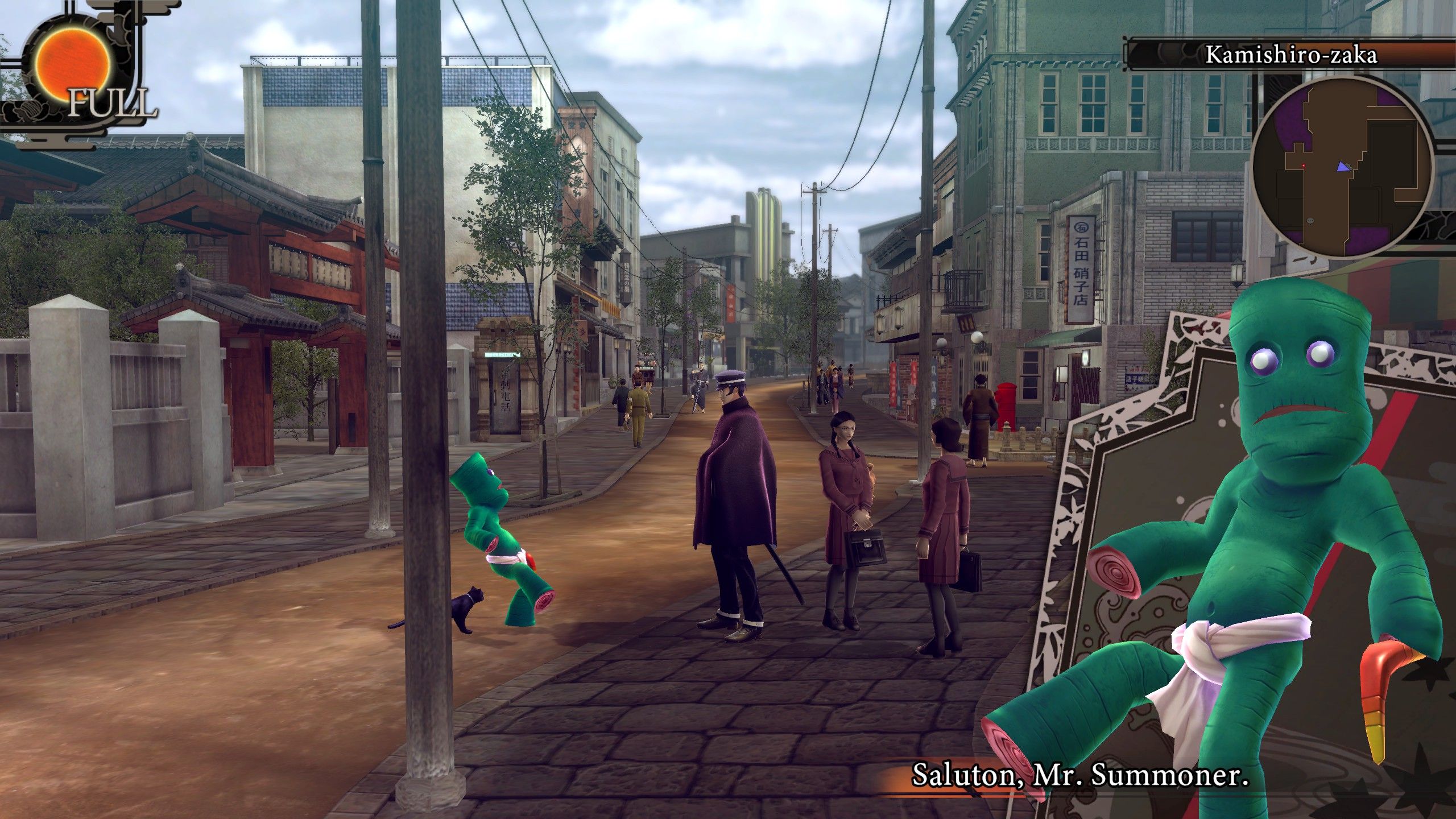Click the red dot marker on the minimap

point(1303,166)
